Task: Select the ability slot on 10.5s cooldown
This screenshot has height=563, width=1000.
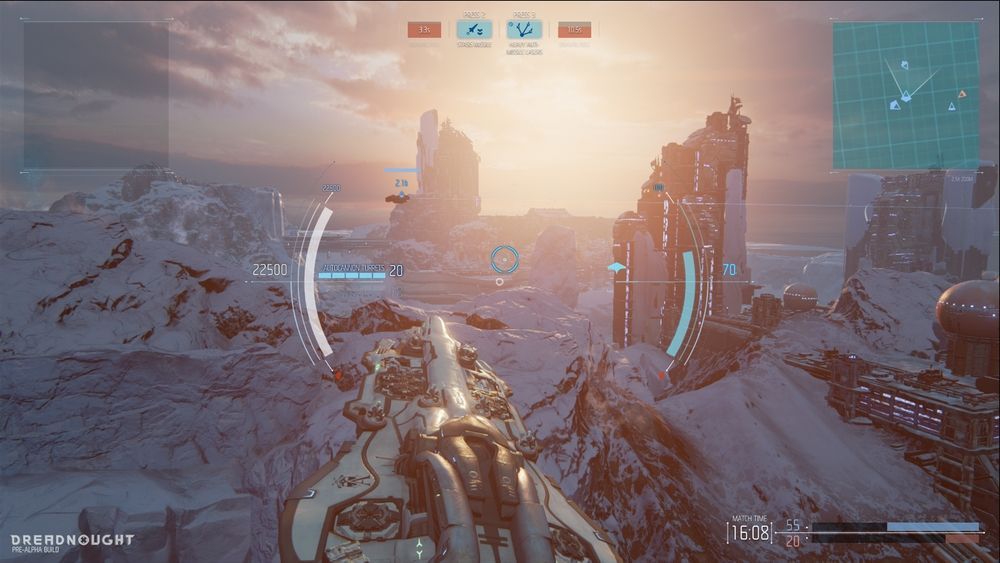Action: point(574,30)
